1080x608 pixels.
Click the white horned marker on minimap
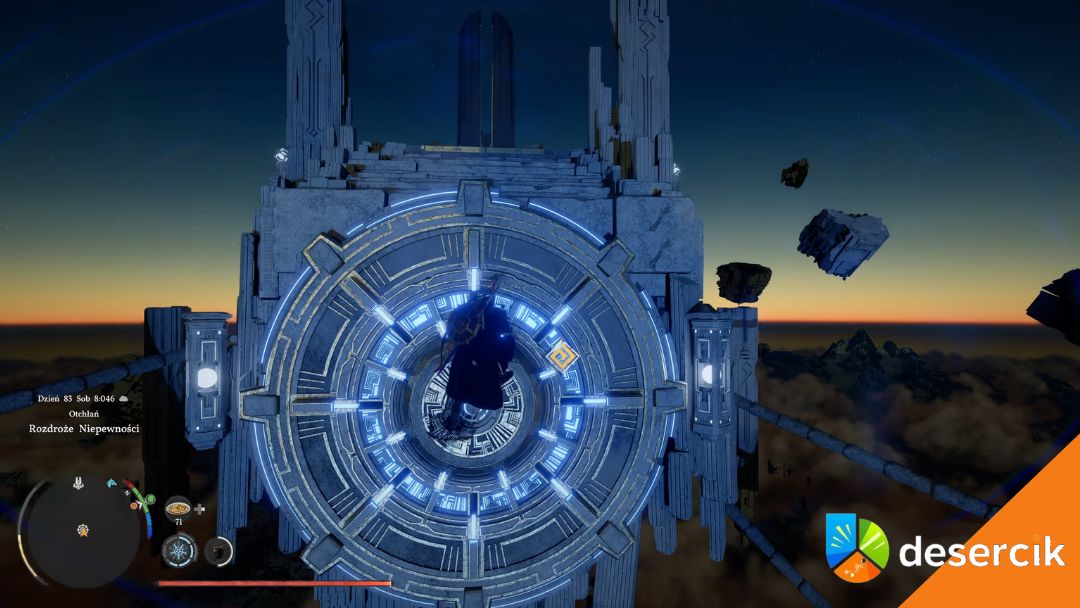78,483
